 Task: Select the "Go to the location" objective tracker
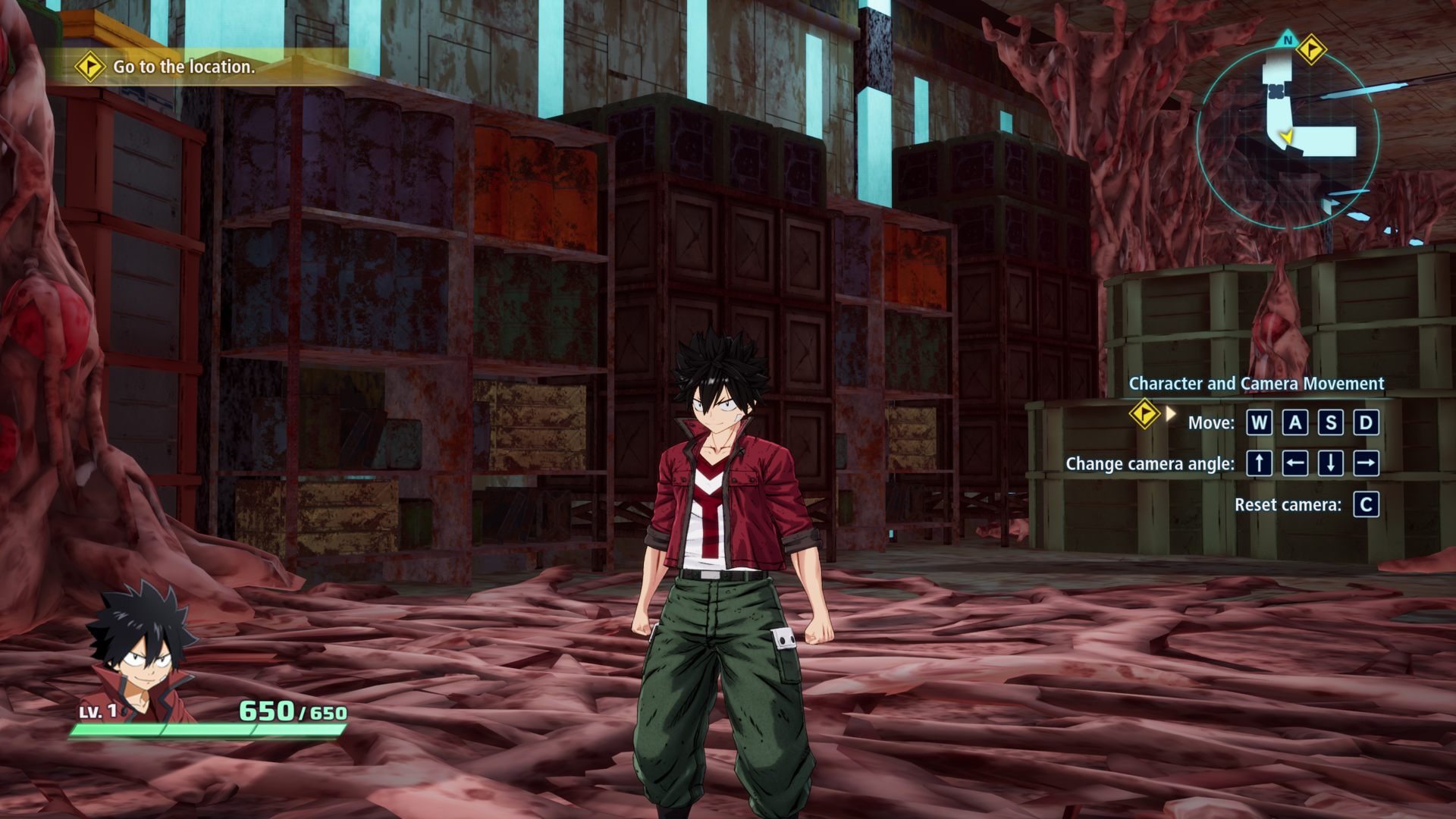click(184, 67)
